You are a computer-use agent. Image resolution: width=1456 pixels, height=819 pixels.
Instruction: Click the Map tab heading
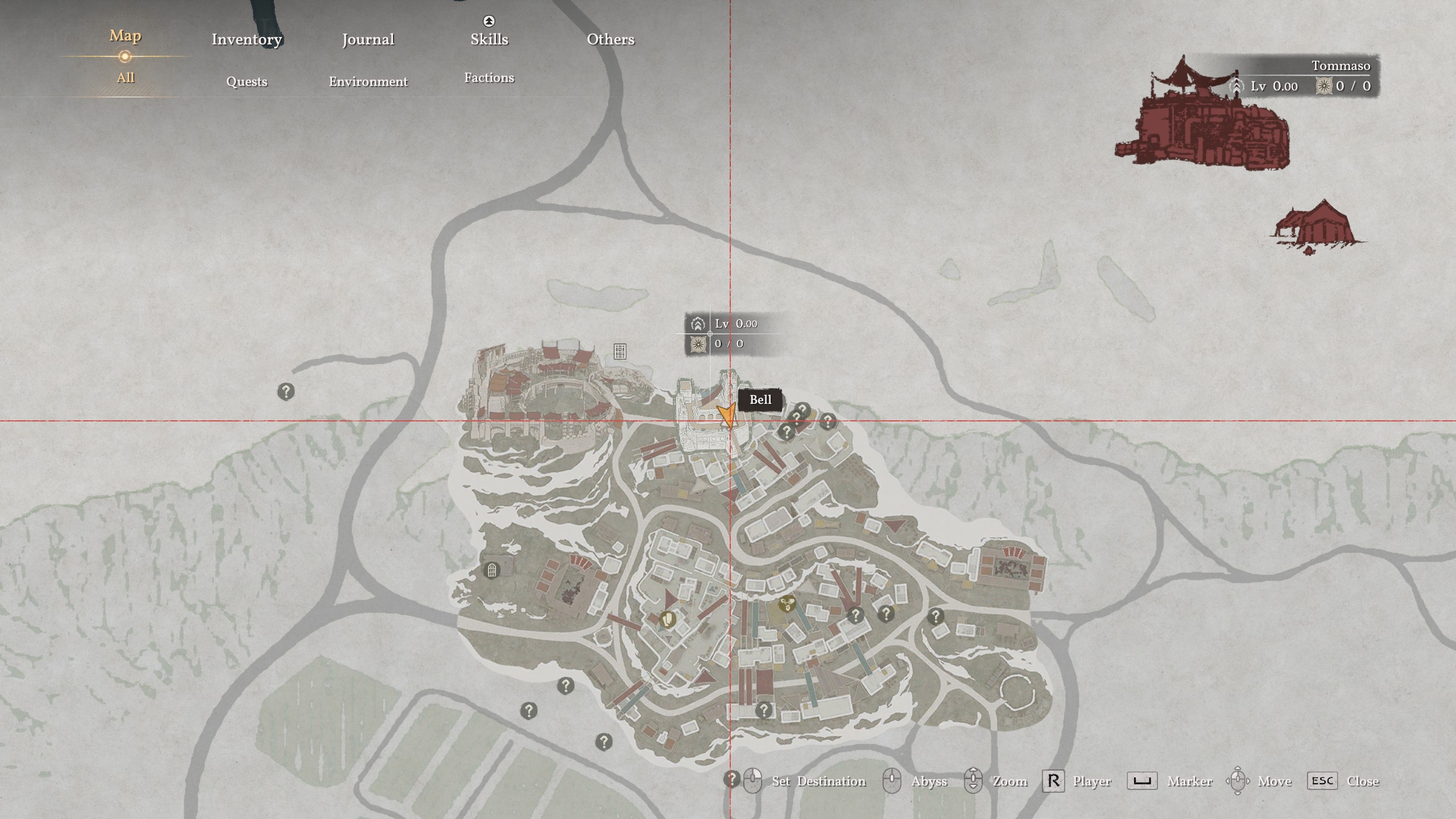(x=125, y=36)
